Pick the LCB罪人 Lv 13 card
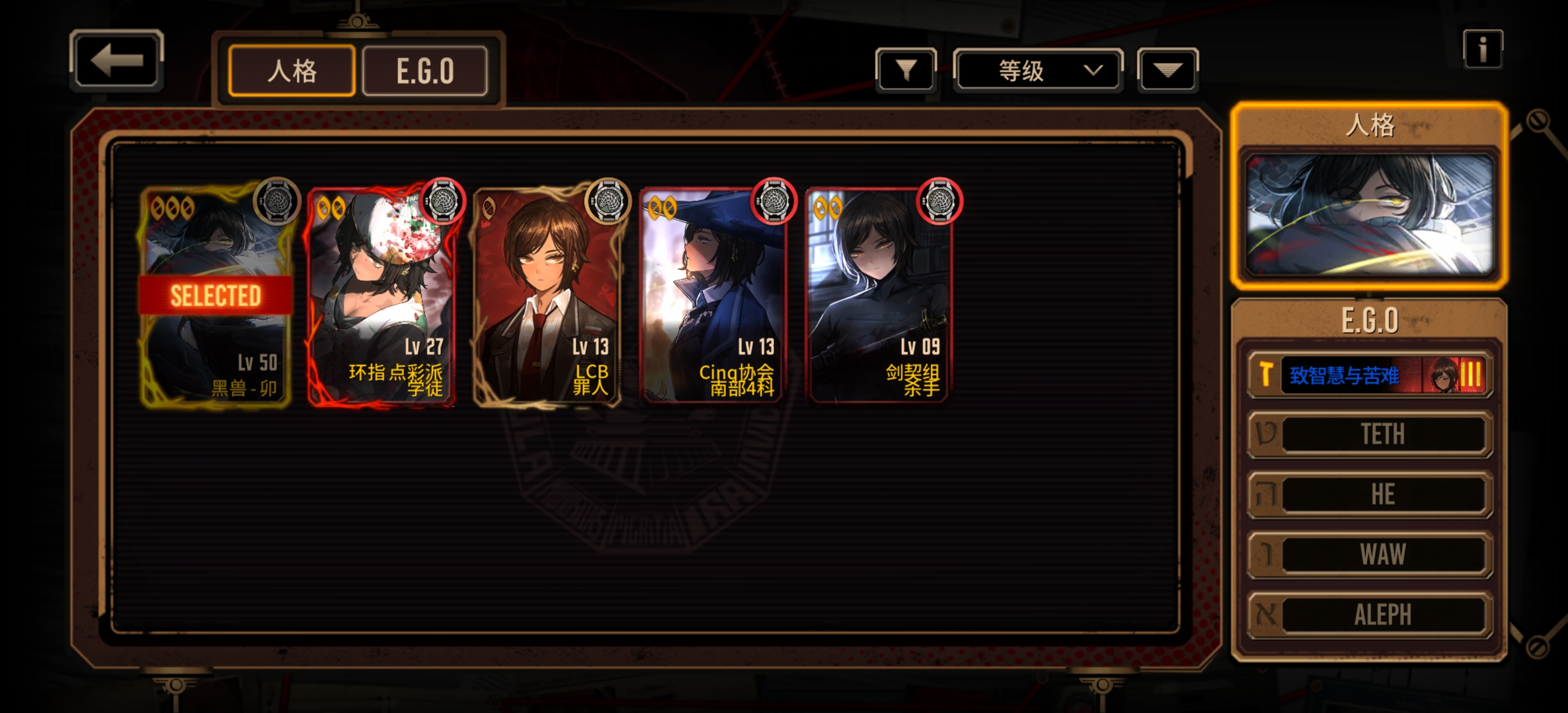Screen dimensions: 1568x713 pyautogui.click(x=547, y=297)
